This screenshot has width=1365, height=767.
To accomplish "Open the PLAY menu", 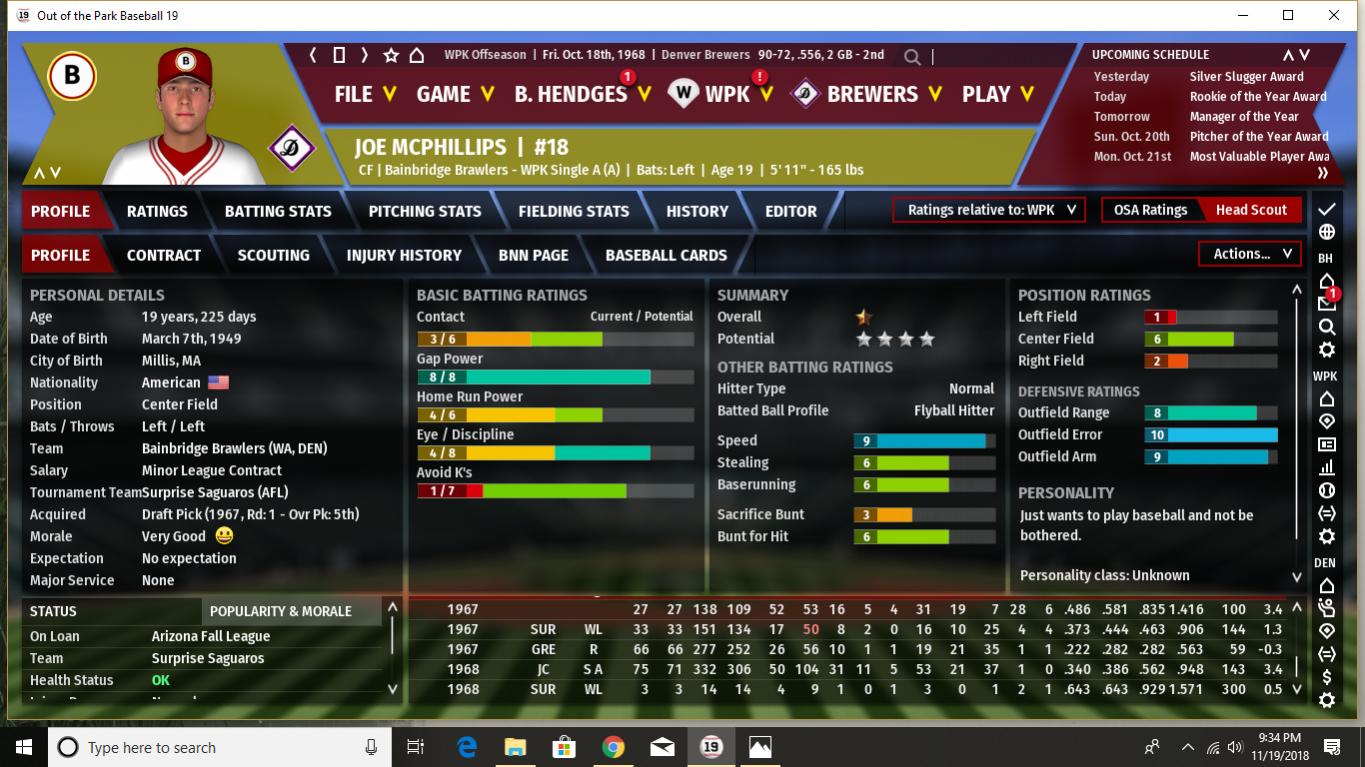I will click(997, 94).
